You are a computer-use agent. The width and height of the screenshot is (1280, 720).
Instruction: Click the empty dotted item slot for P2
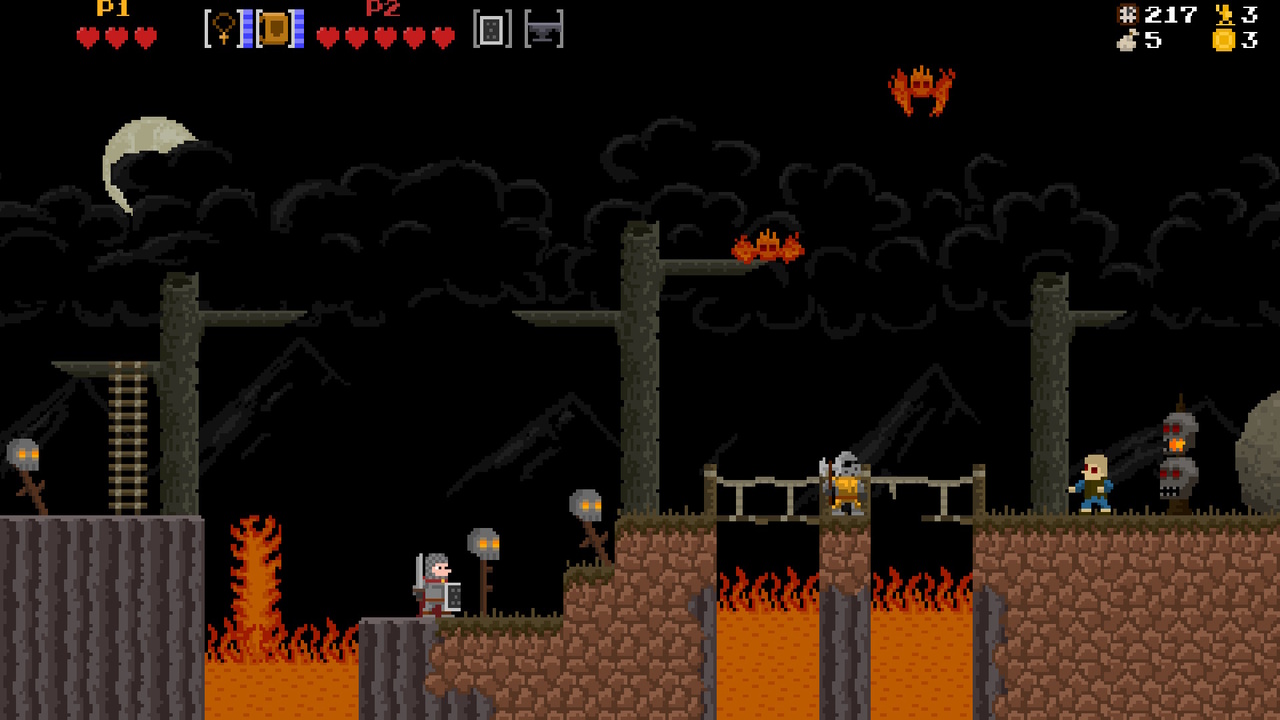click(x=489, y=29)
